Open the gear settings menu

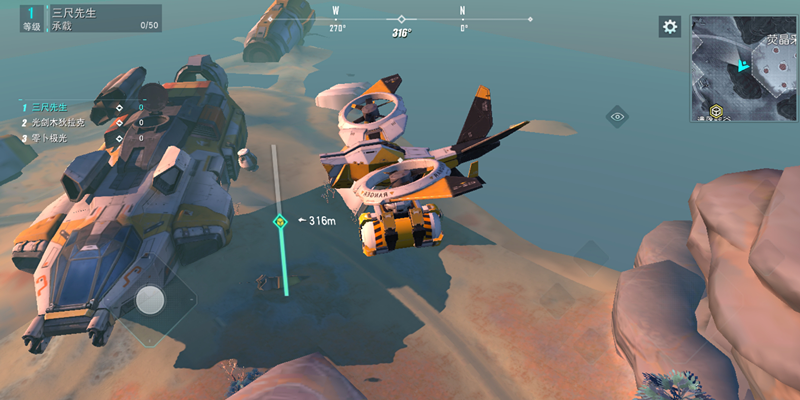670,26
